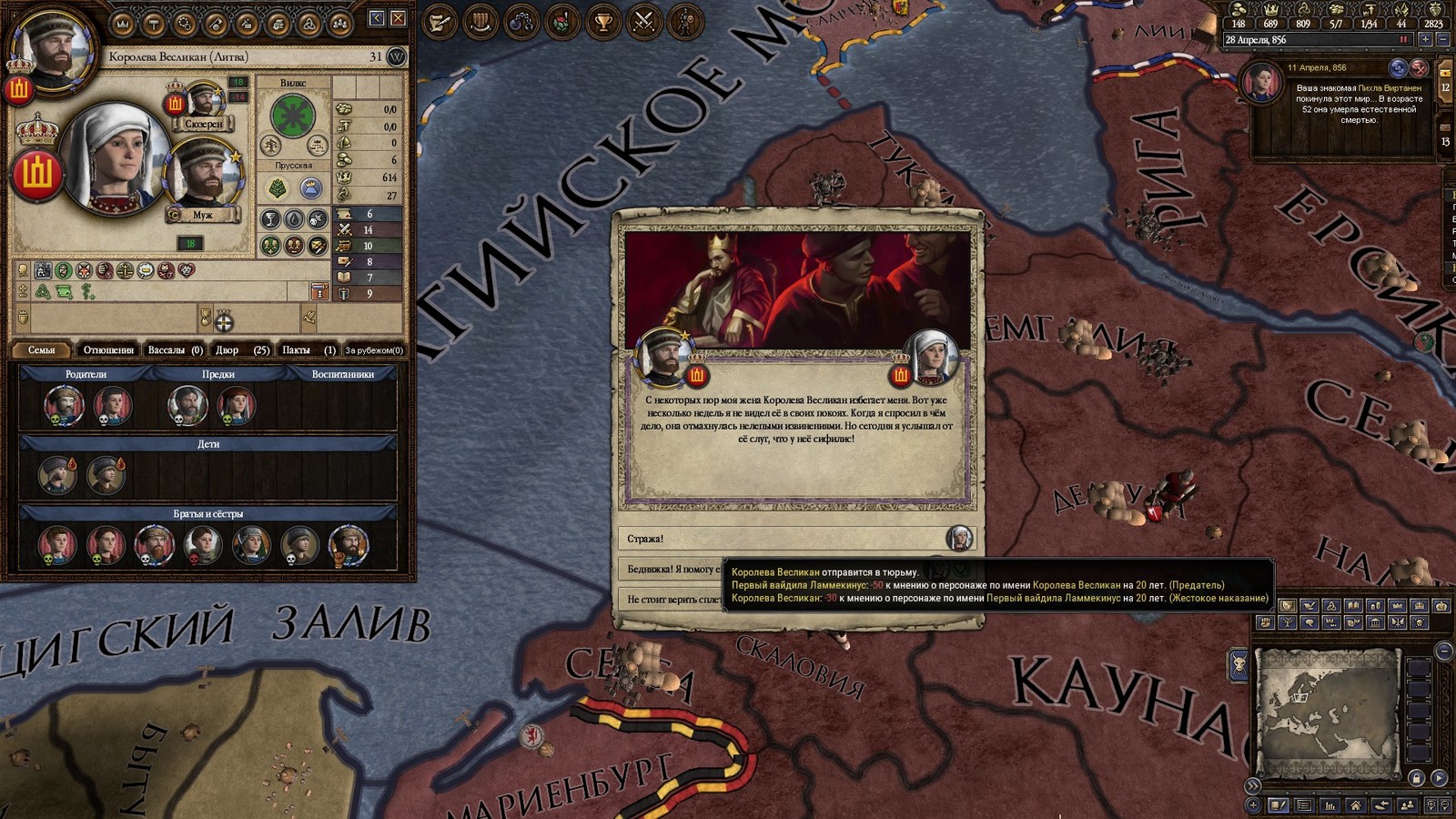The width and height of the screenshot is (1456, 819).
Task: Choose the "Стража!" event option
Action: point(783,539)
